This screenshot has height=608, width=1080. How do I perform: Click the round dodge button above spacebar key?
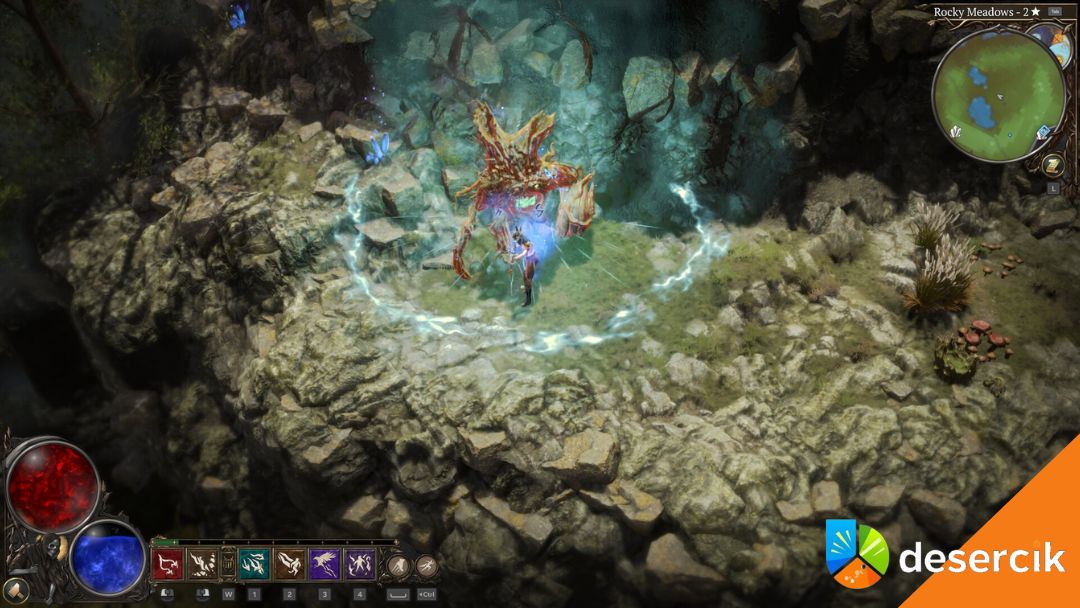click(x=398, y=565)
